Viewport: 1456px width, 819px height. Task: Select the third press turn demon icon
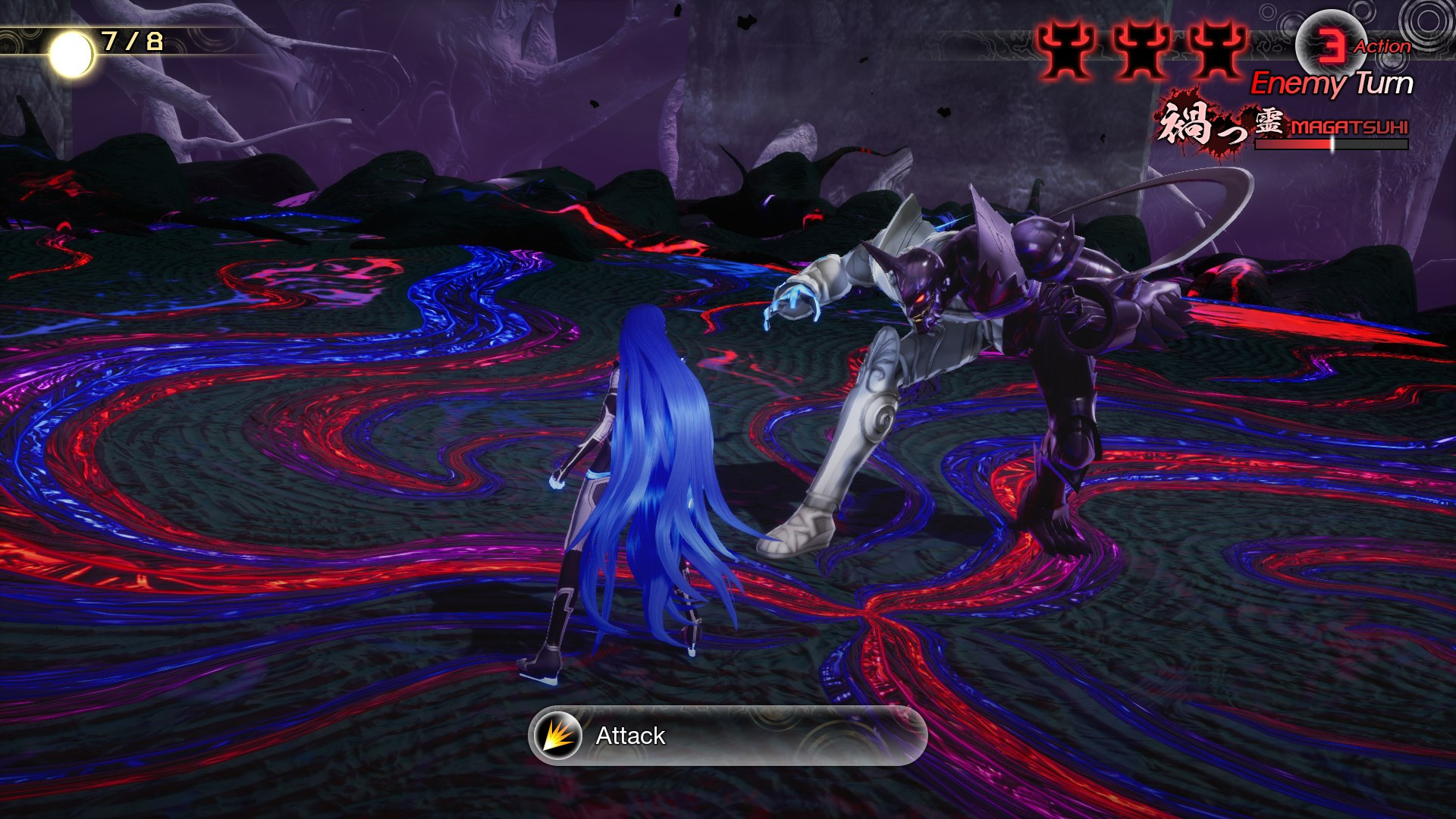point(1217,50)
